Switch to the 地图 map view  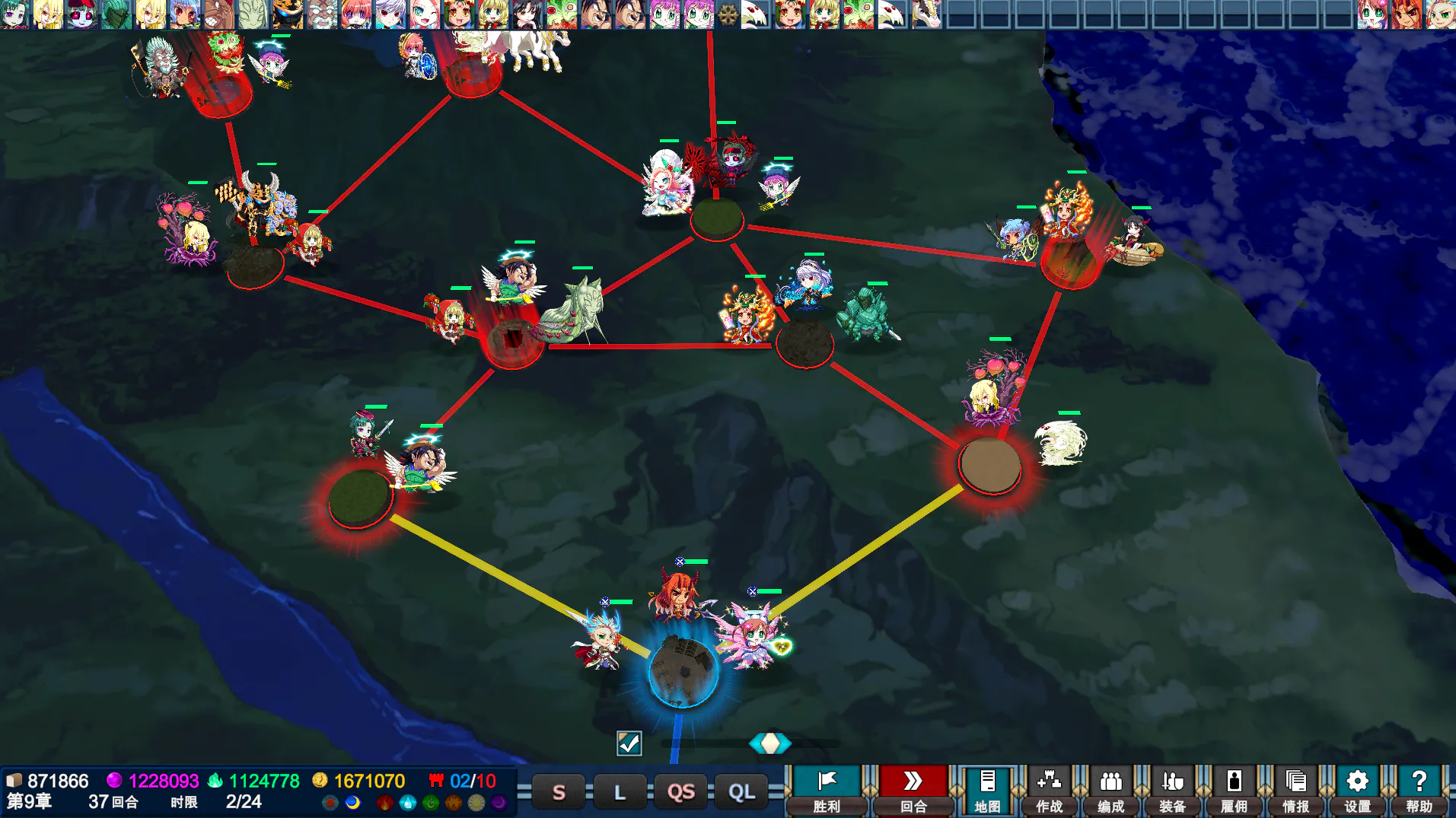[987, 791]
